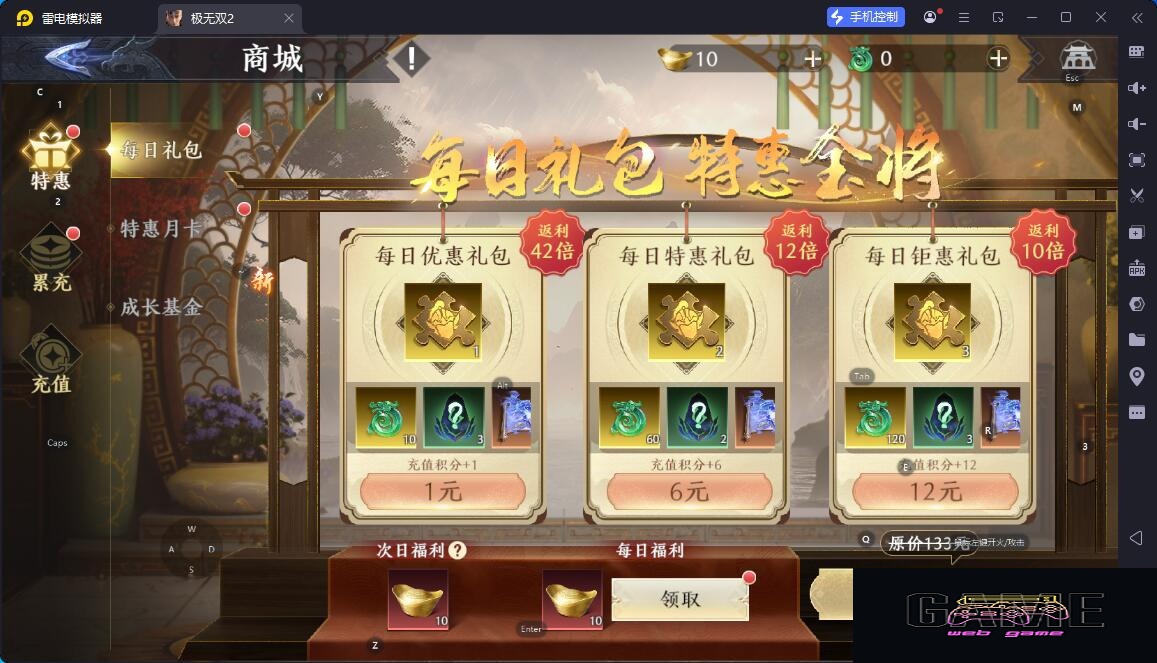Add gold ingots with the plus button

coord(813,59)
